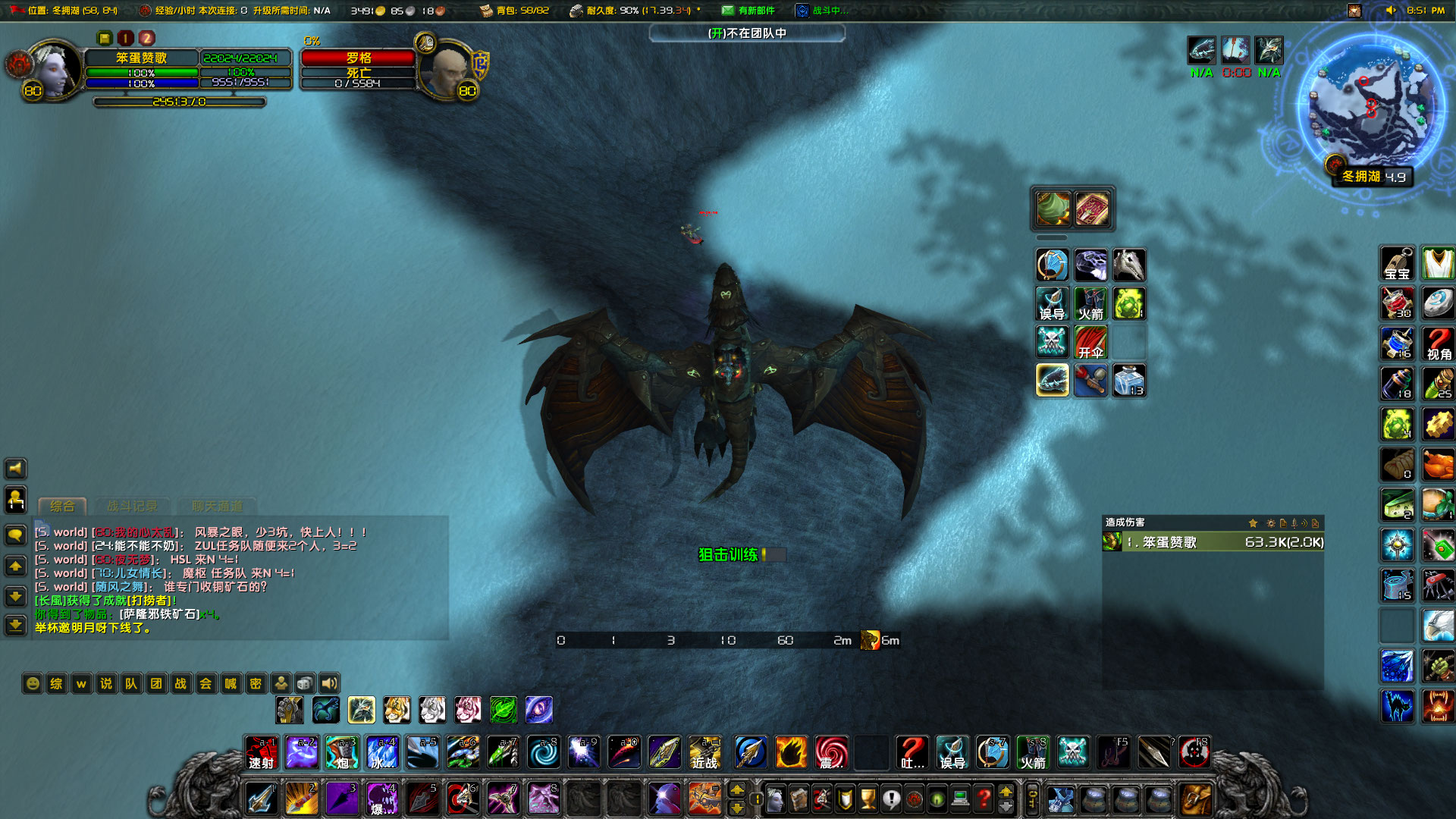Screen dimensions: 1456x819
Task: Click the 宝宝 pet whistle icon
Action: (x=1396, y=263)
